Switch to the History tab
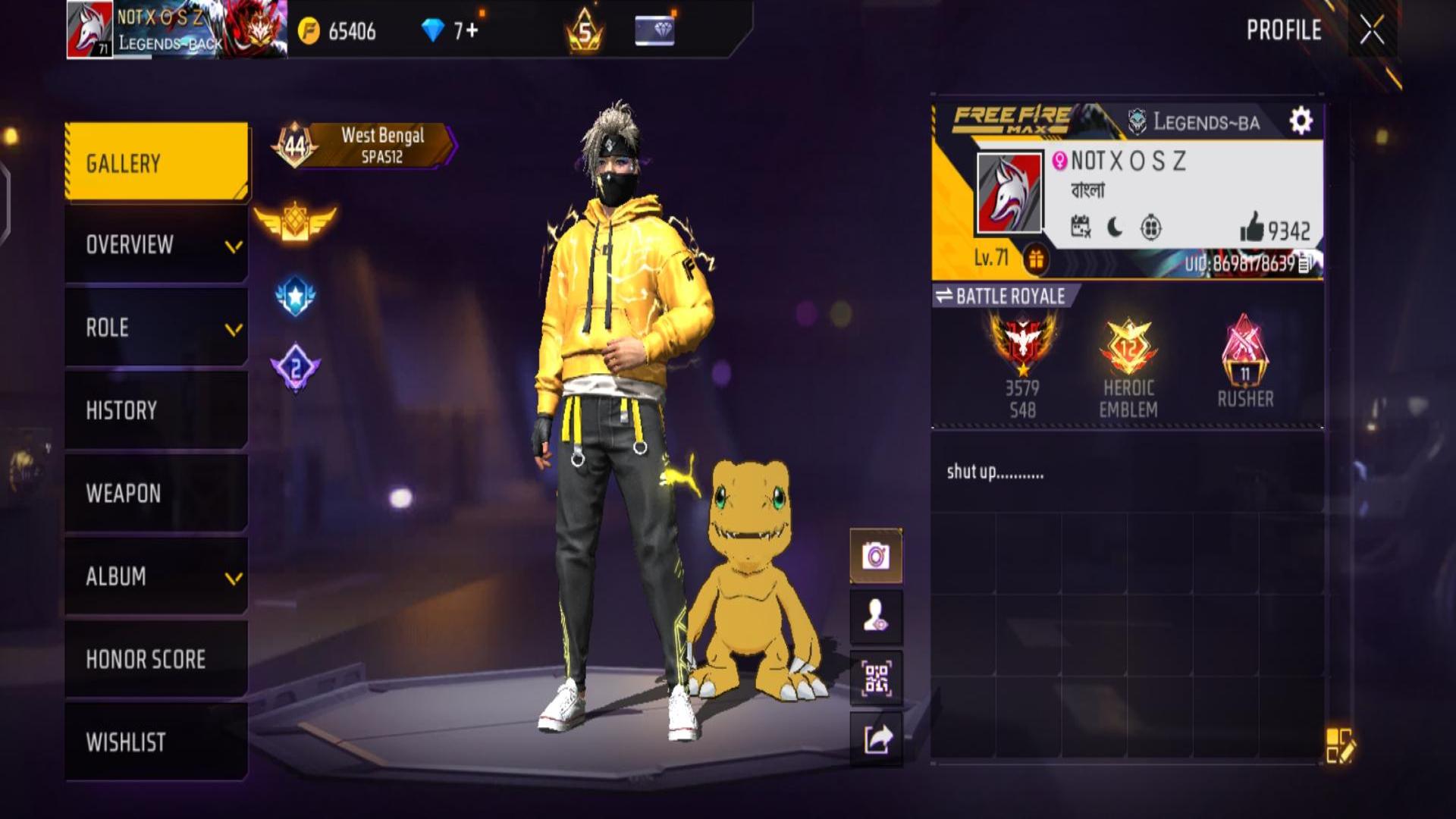Screen dimensions: 1456x819 tap(156, 410)
